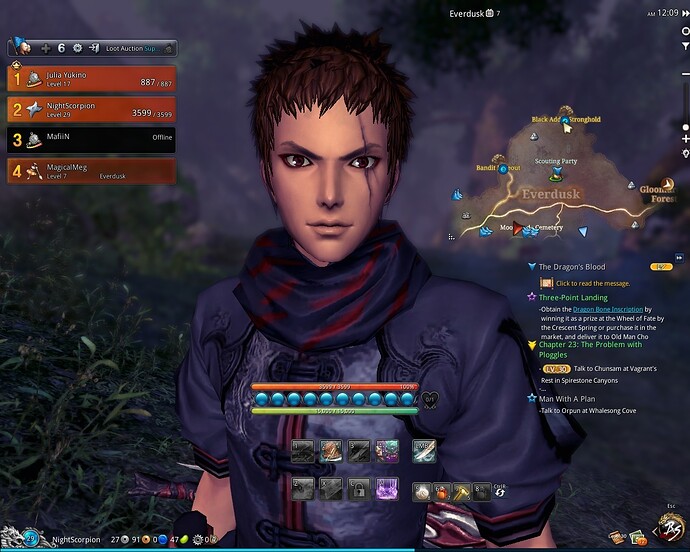690x552 pixels.
Task: Activate the LMB sword slash skill
Action: (x=423, y=451)
